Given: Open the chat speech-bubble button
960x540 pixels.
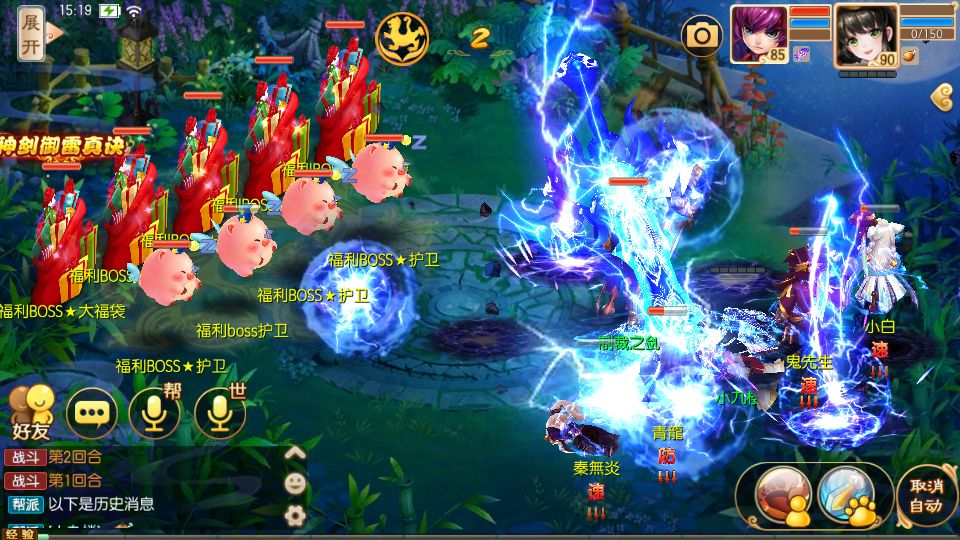Looking at the screenshot, I should [92, 412].
